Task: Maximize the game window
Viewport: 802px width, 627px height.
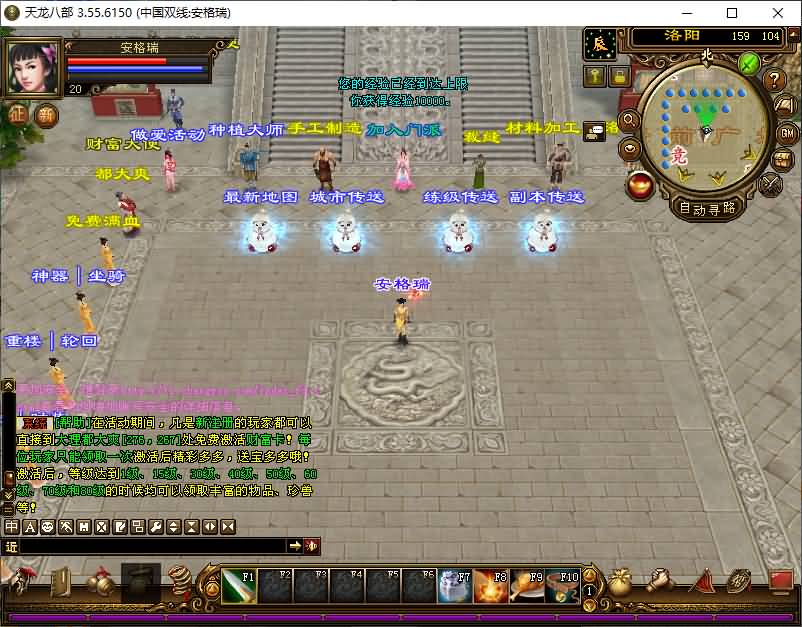Action: pos(732,13)
